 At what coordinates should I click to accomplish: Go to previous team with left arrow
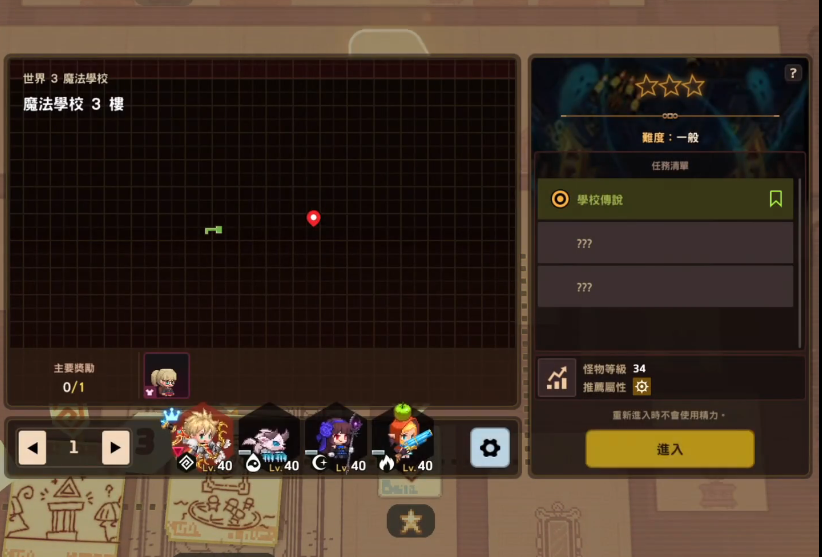click(32, 447)
